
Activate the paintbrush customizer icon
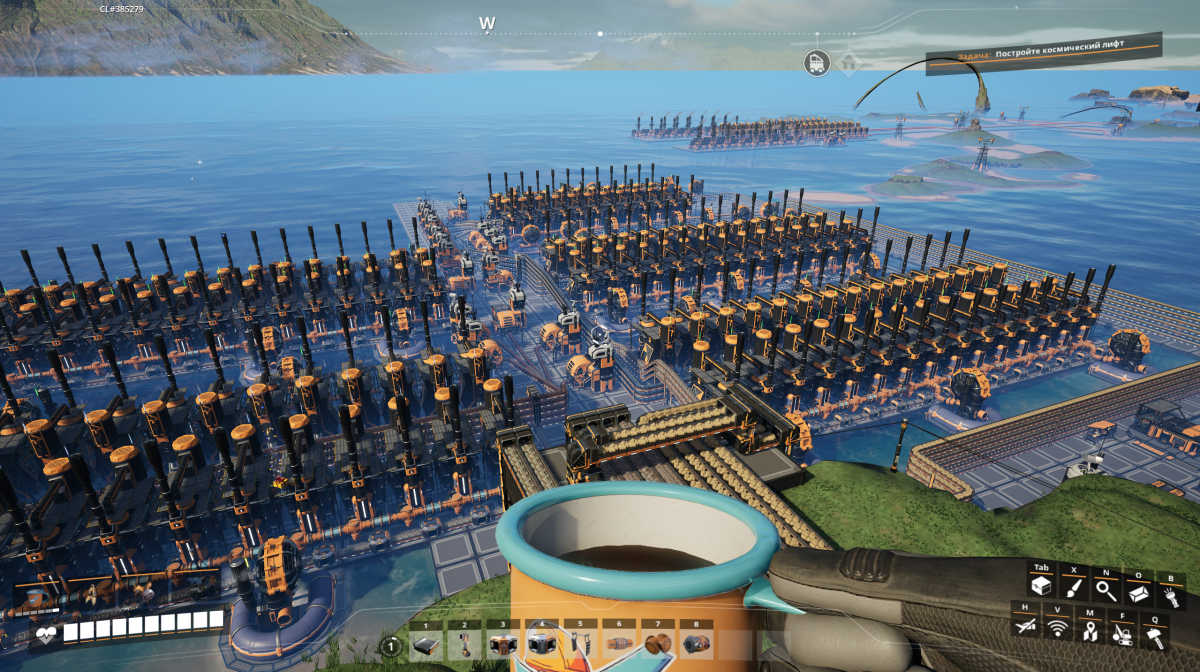1072,588
